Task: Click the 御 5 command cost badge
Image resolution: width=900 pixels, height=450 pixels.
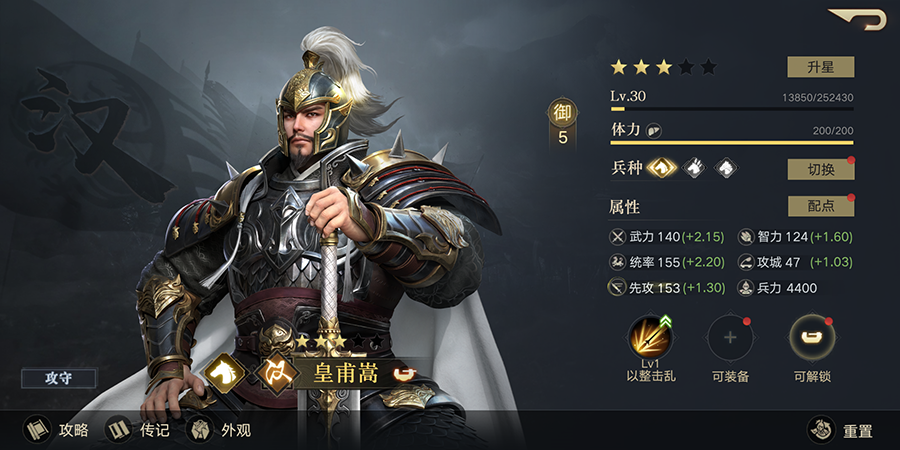Action: 562,125
